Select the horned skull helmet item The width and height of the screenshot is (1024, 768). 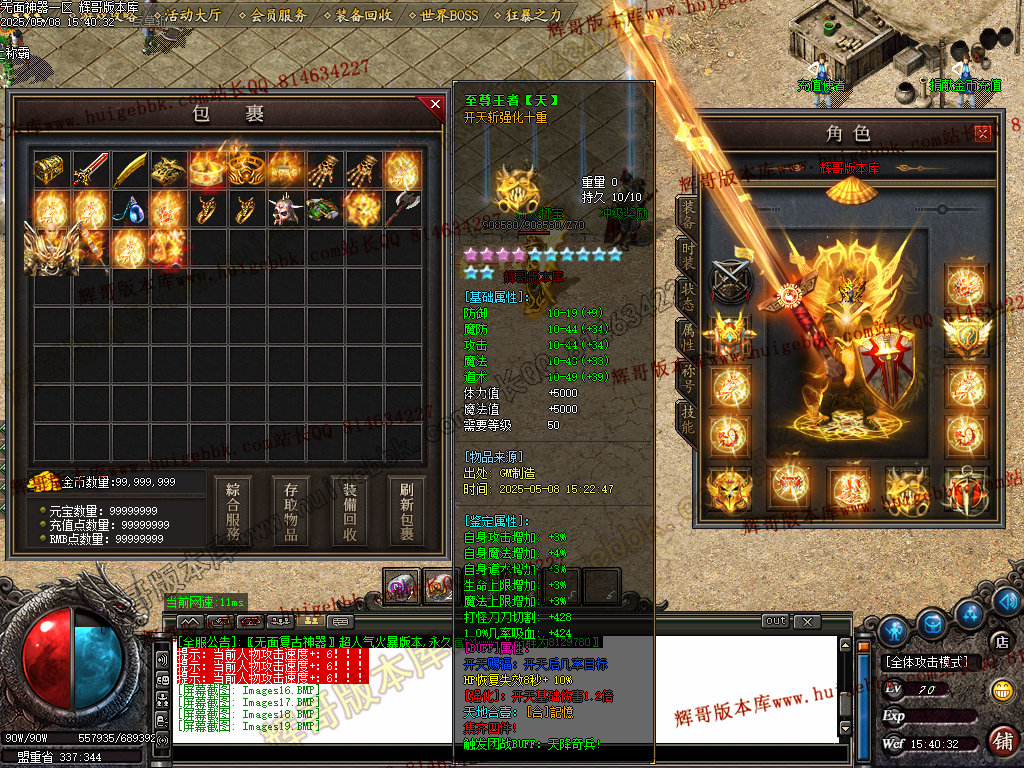[285, 210]
